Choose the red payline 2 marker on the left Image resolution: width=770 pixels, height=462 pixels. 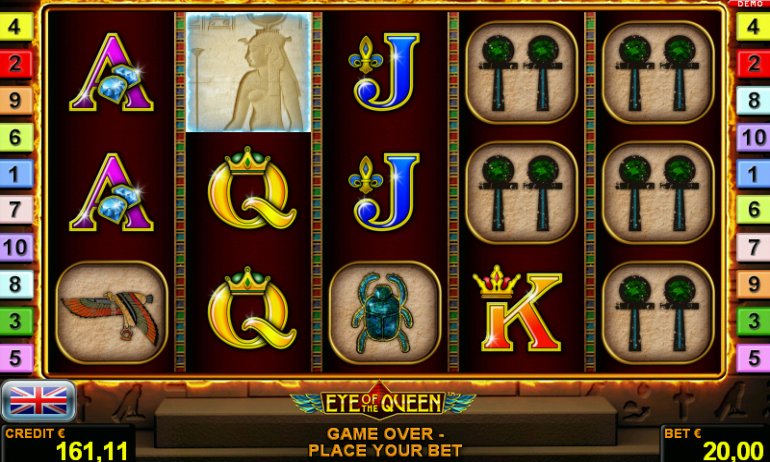tap(16, 64)
